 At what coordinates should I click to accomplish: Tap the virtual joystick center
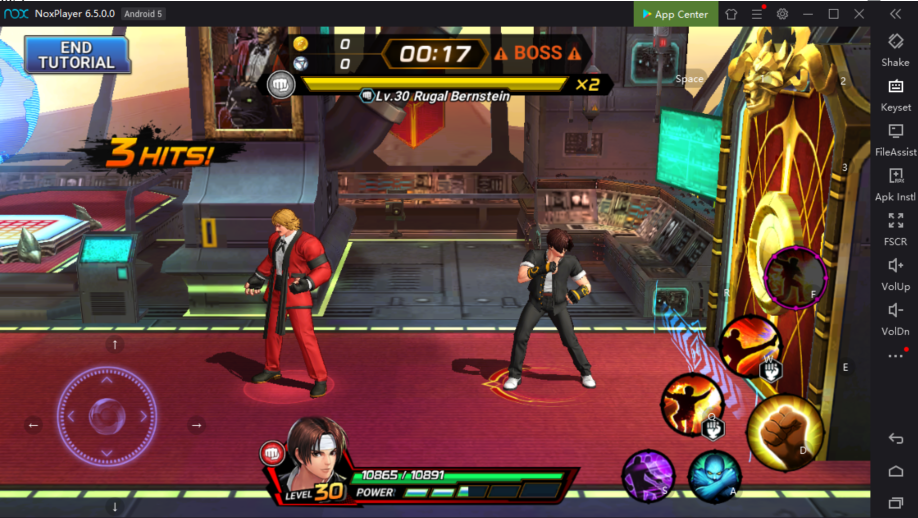pyautogui.click(x=106, y=414)
